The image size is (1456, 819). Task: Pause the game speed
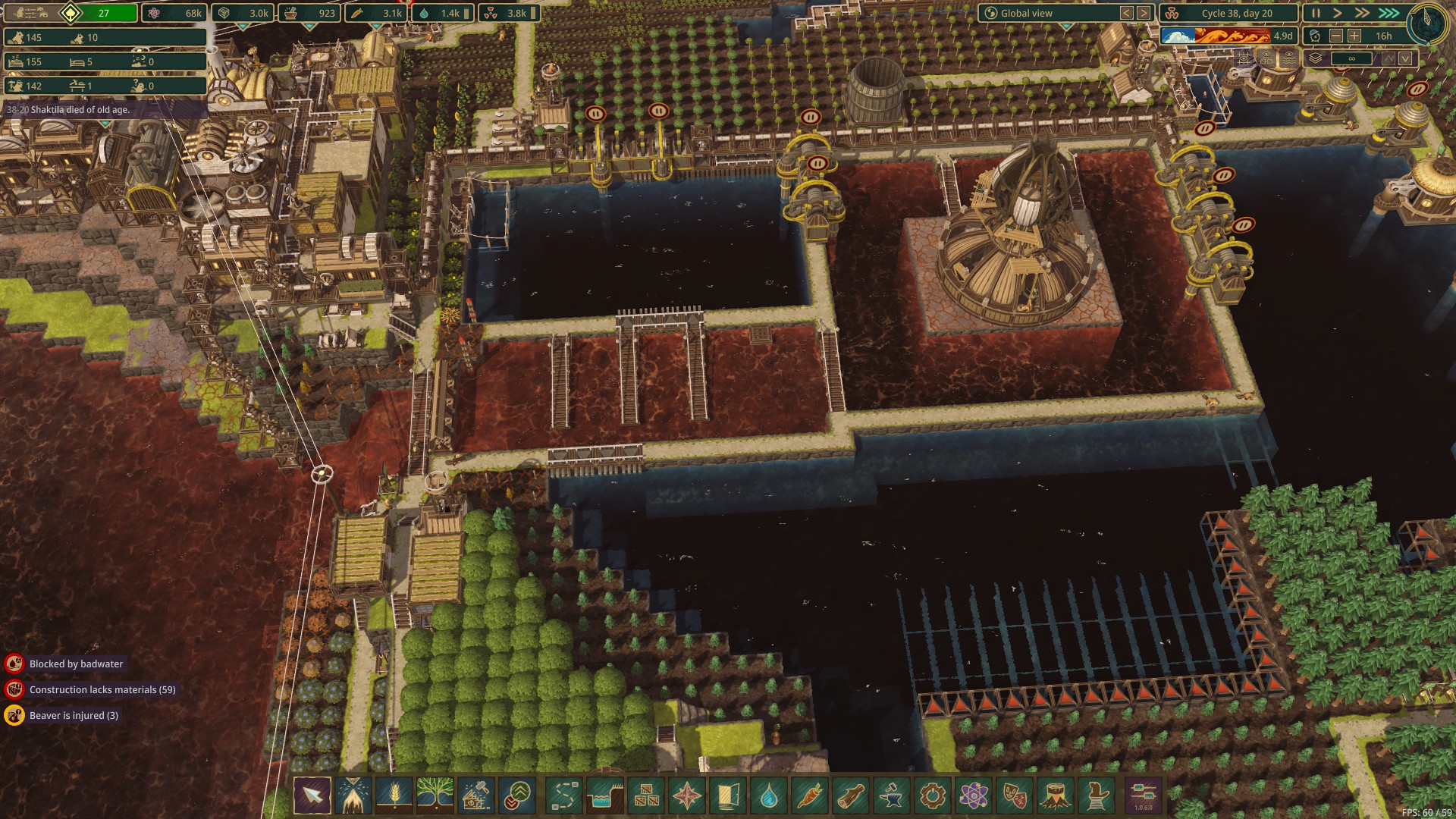[x=1316, y=13]
